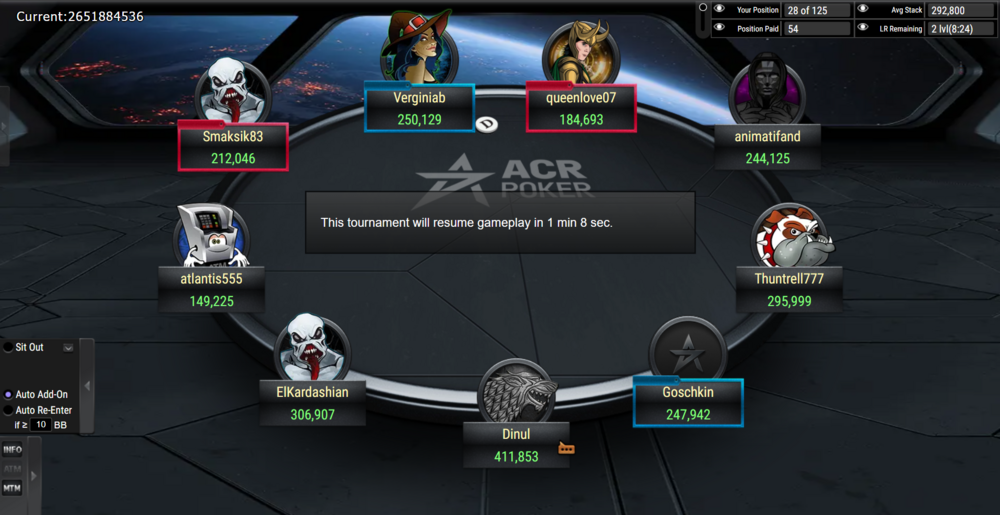Toggle the Position Paid eye icon
The height and width of the screenshot is (515, 1000).
click(x=719, y=28)
